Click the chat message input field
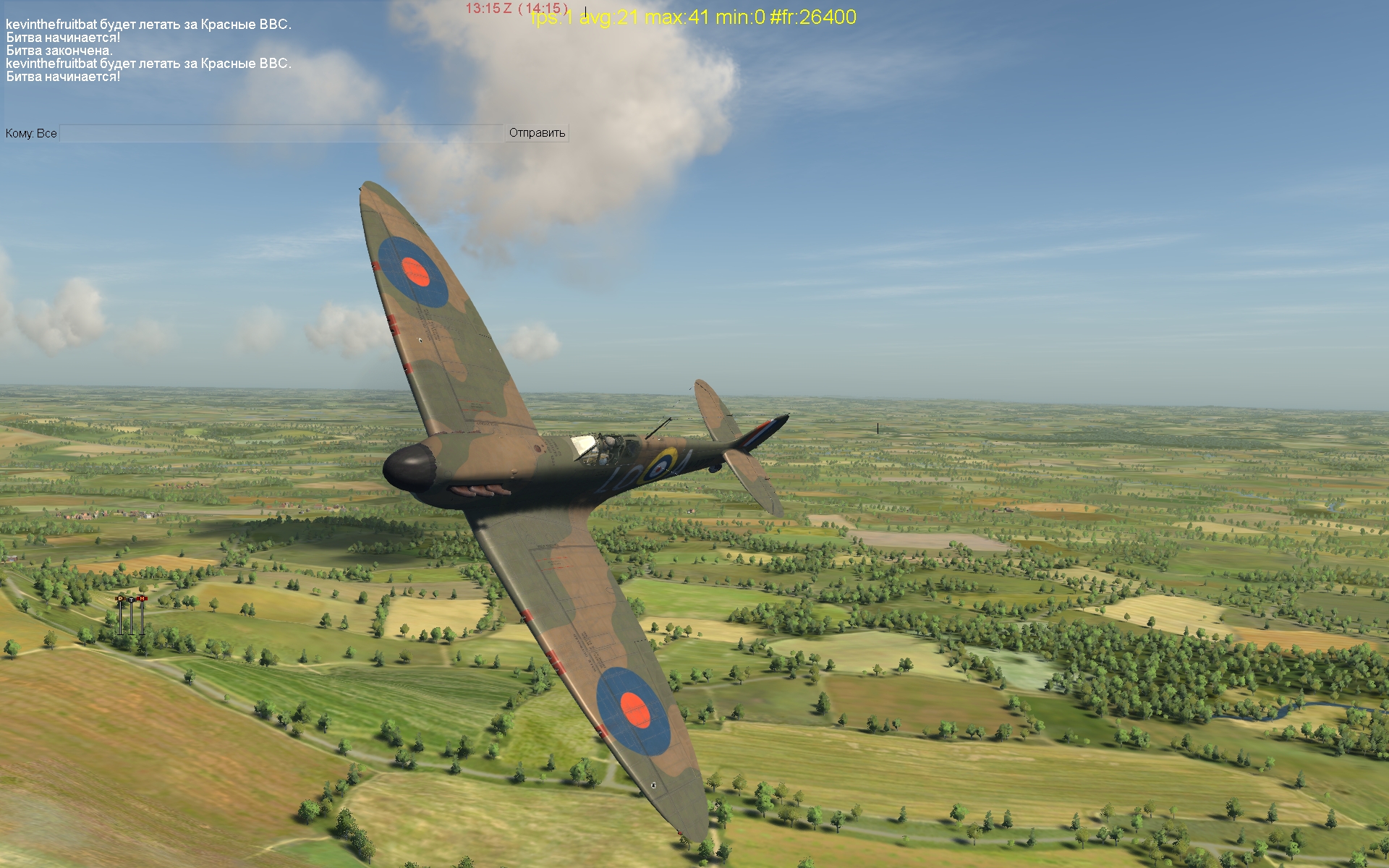This screenshot has width=1389, height=868. [281, 133]
